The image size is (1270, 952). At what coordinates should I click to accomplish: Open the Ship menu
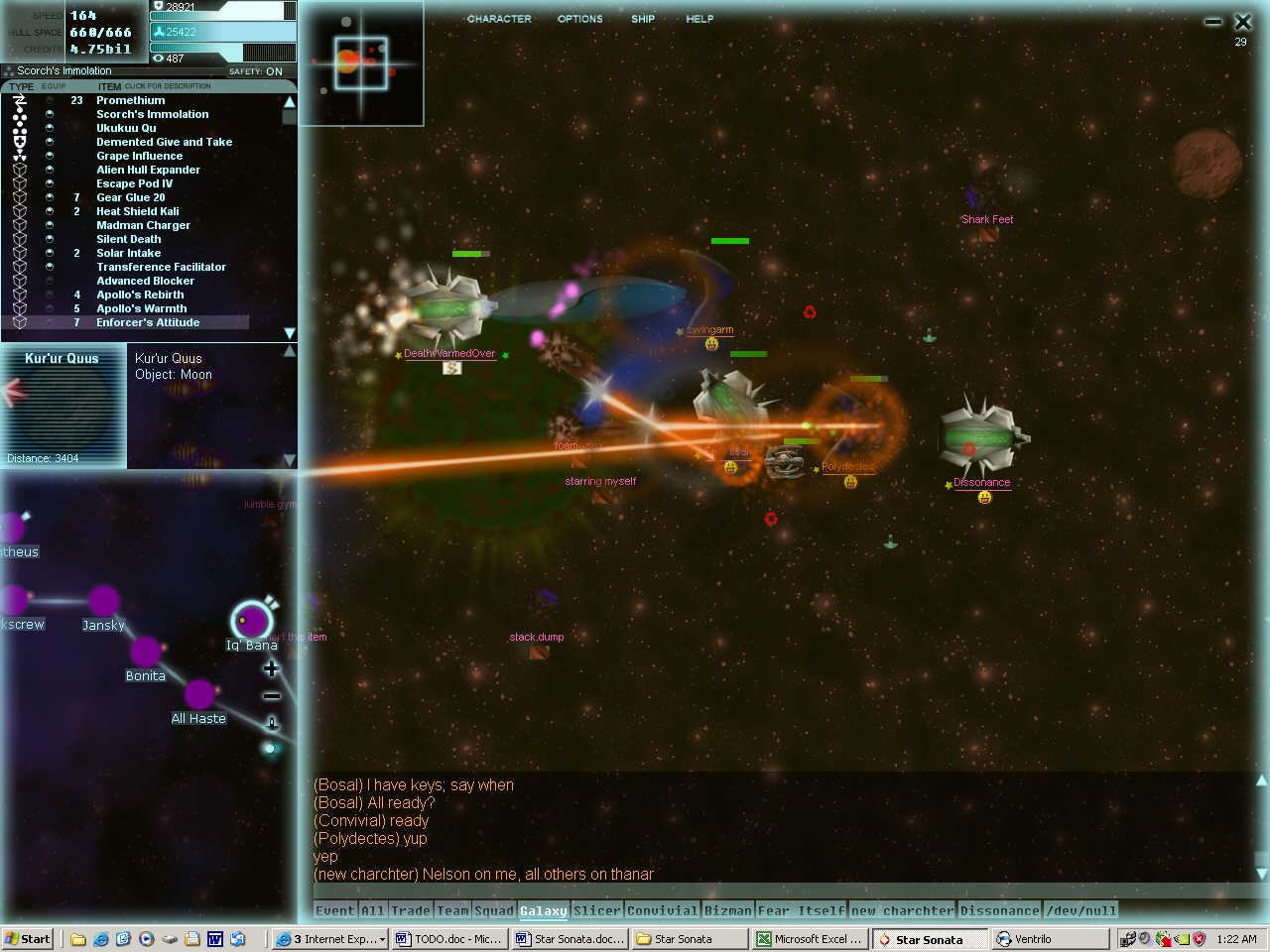tap(643, 19)
